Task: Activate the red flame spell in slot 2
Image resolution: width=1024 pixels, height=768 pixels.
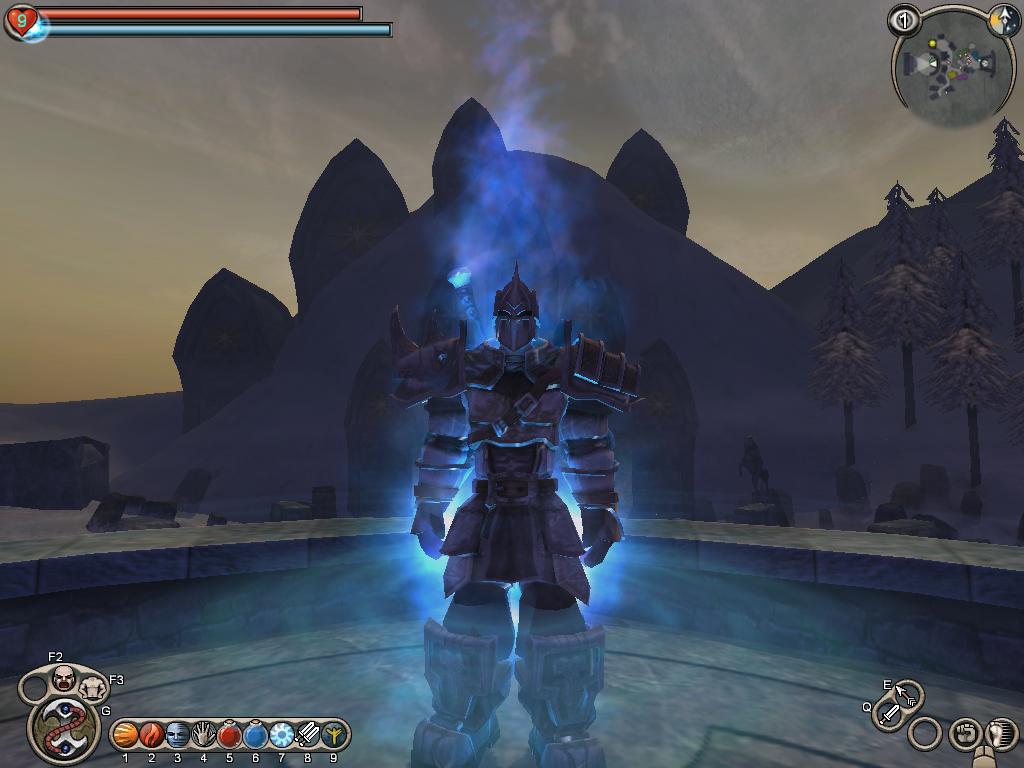Action: pos(152,735)
